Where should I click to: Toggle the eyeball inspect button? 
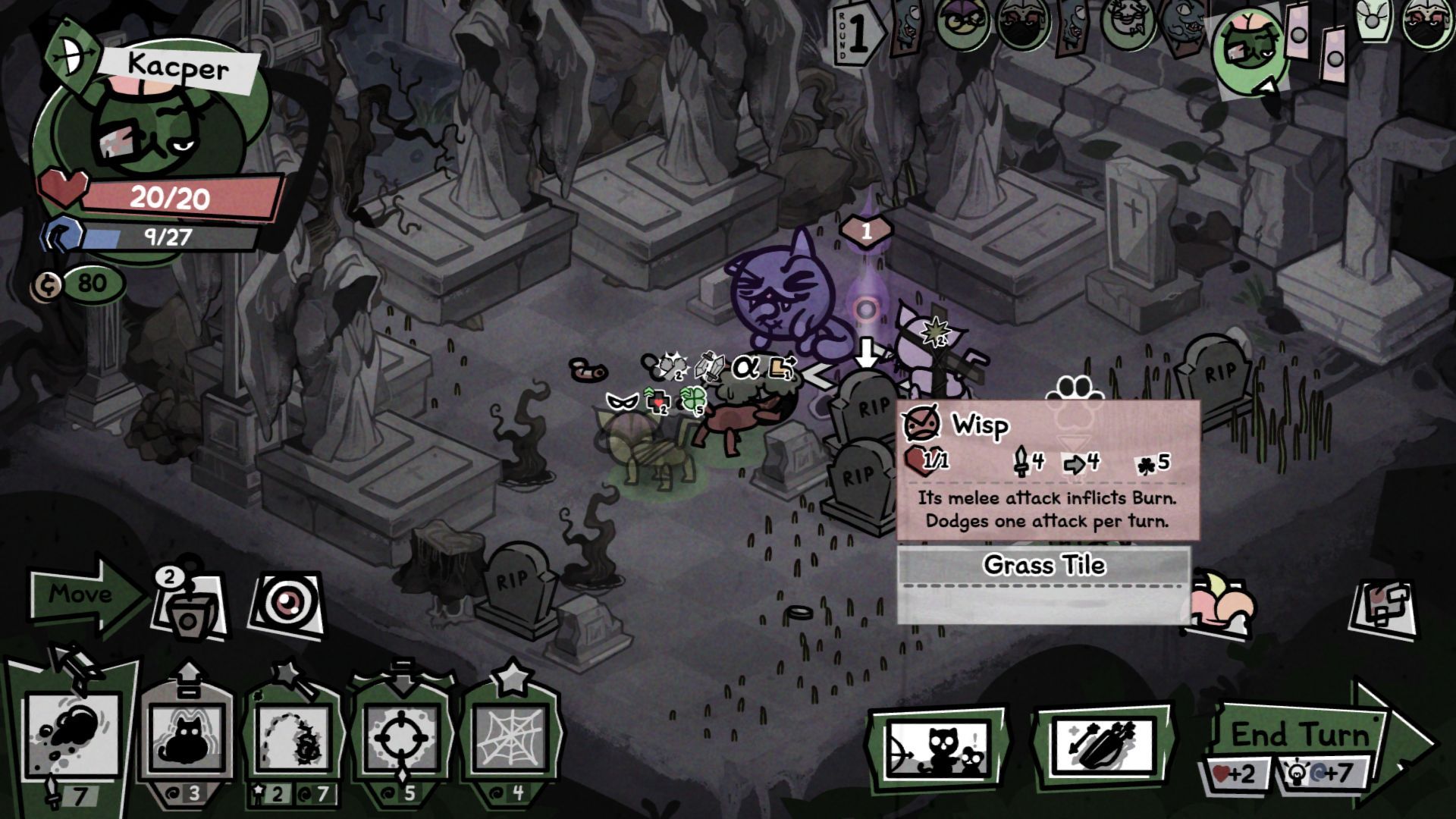coord(286,605)
